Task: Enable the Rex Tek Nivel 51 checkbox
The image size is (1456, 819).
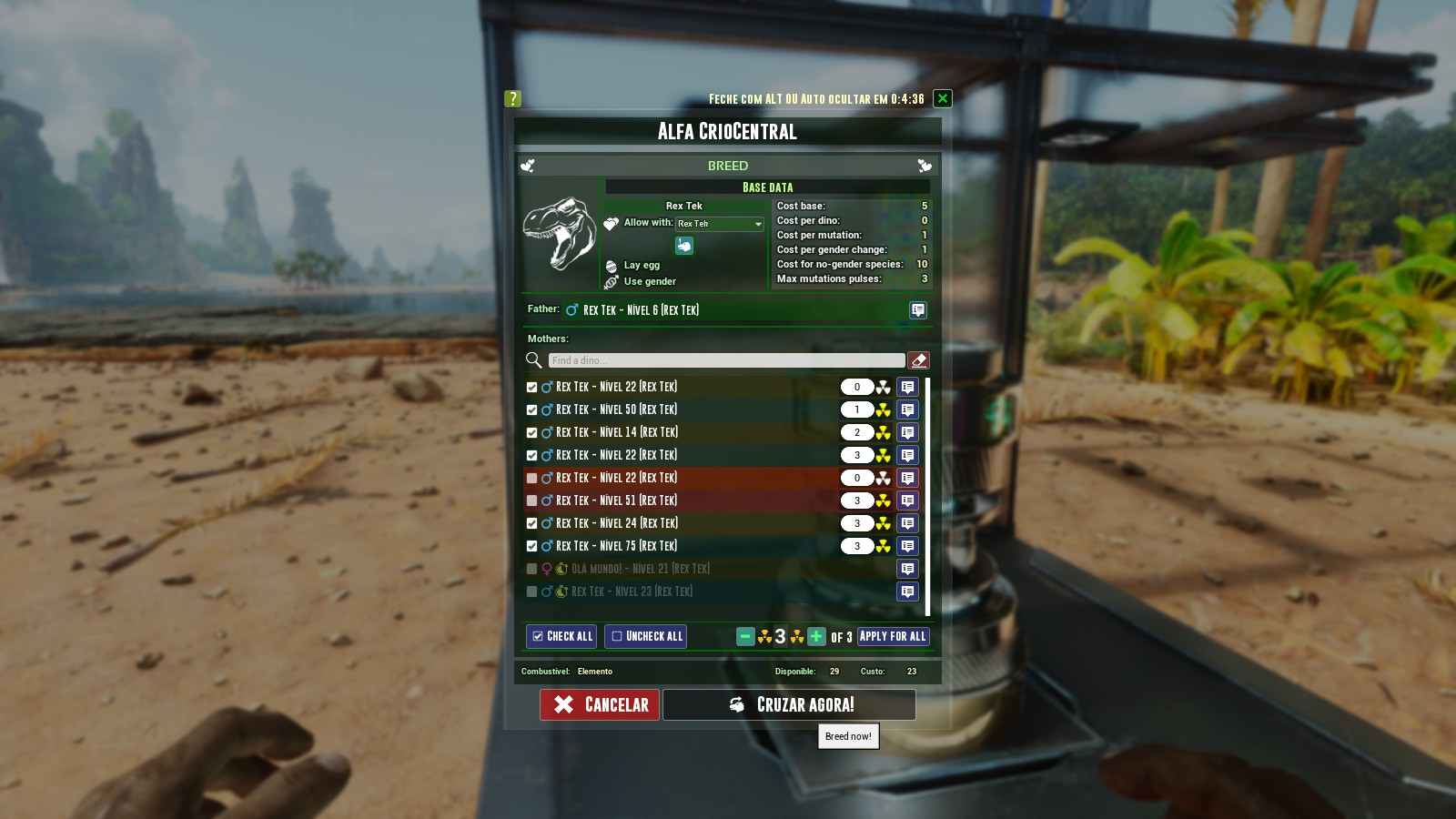Action: tap(532, 501)
